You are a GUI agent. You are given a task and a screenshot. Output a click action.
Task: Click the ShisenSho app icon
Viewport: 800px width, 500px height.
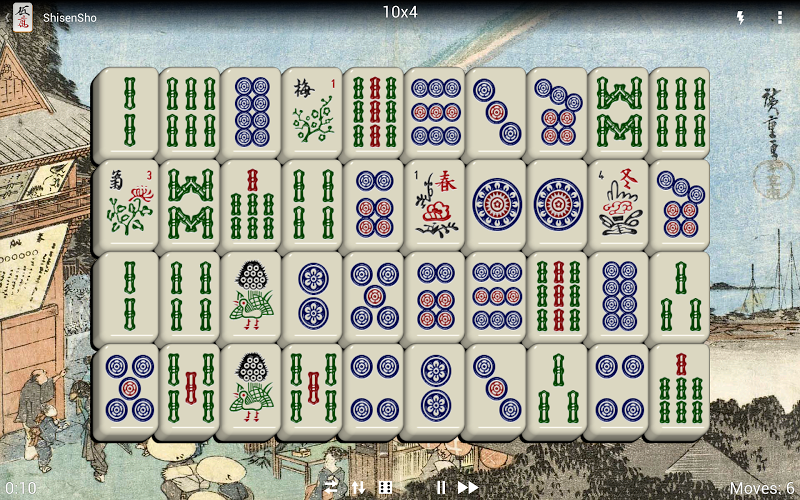point(22,17)
